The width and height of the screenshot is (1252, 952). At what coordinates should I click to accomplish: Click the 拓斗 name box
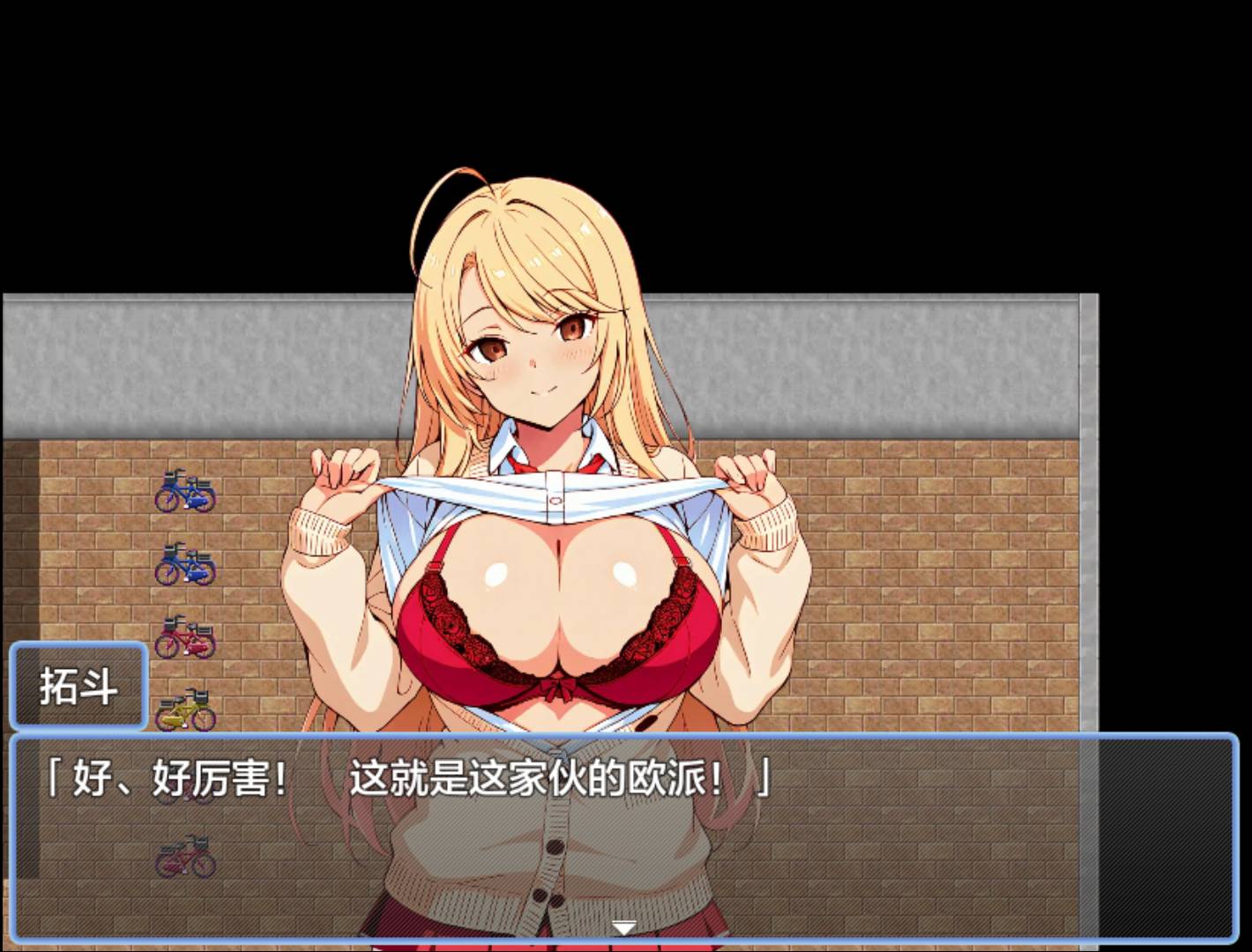[79, 688]
